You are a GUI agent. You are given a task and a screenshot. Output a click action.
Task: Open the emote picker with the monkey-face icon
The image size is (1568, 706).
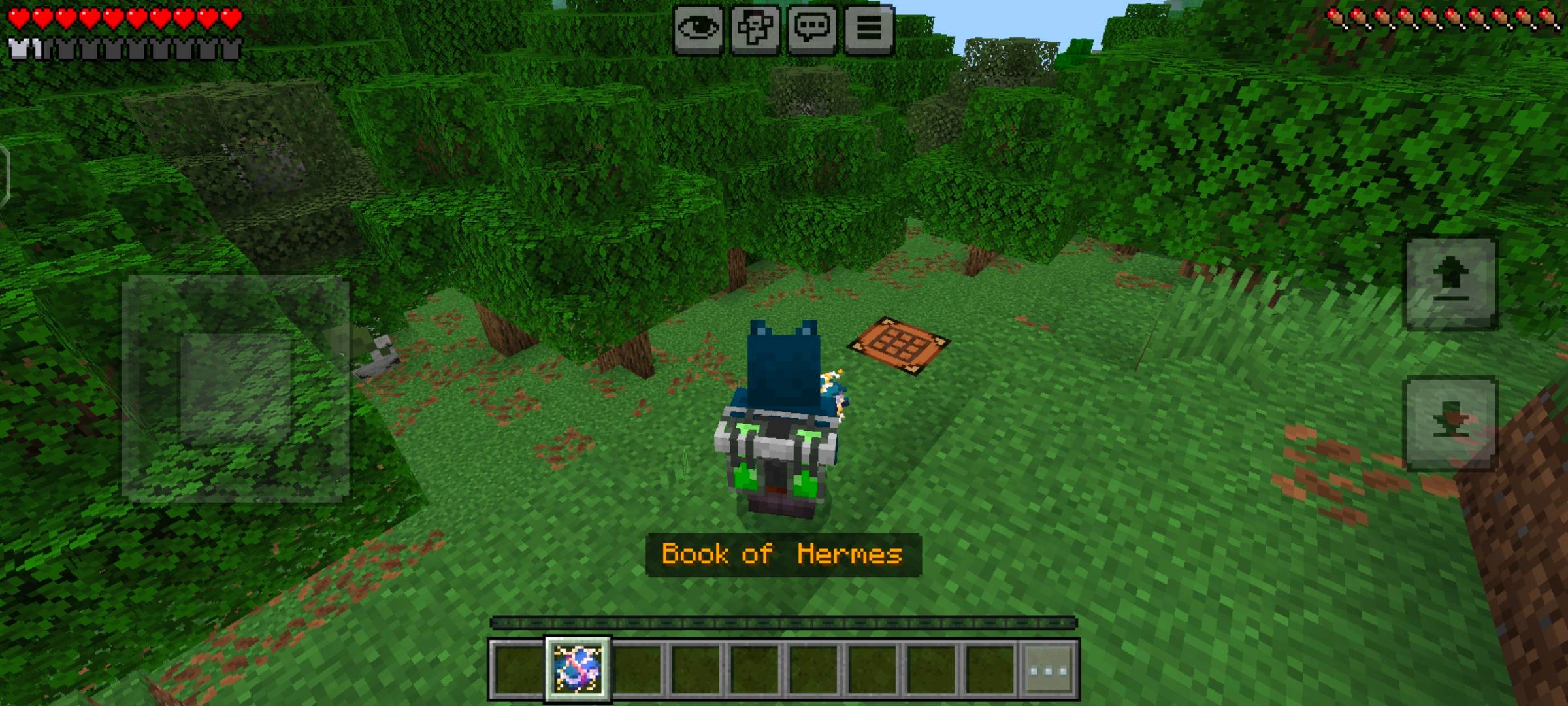point(755,28)
